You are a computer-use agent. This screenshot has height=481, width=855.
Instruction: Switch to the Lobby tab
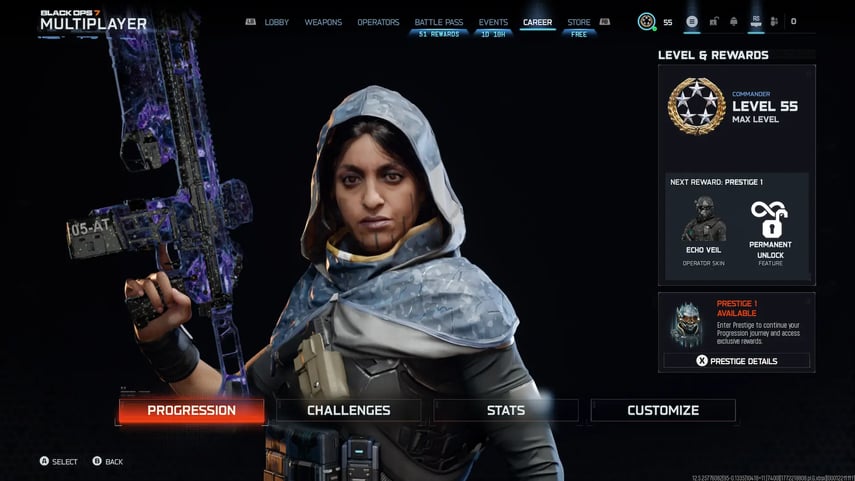pyautogui.click(x=276, y=22)
